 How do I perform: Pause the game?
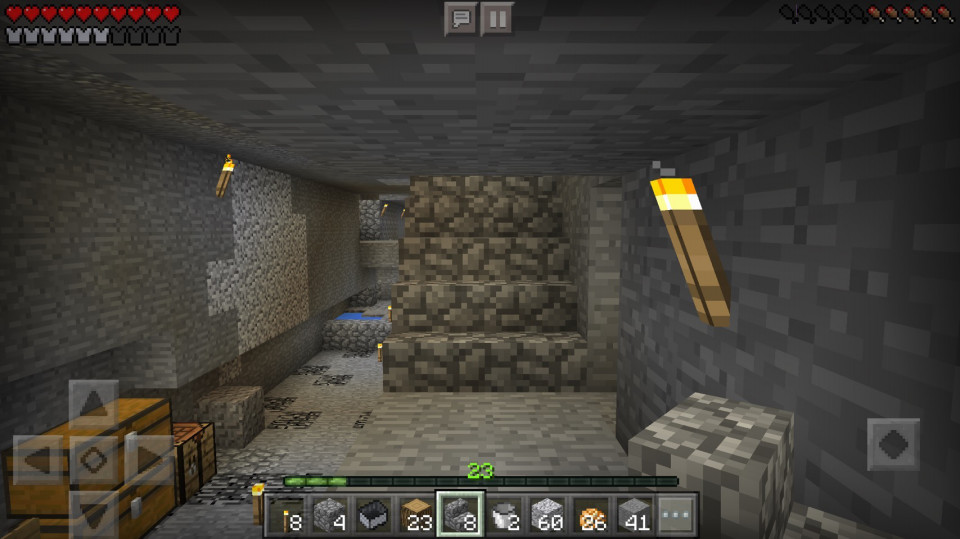tap(496, 19)
